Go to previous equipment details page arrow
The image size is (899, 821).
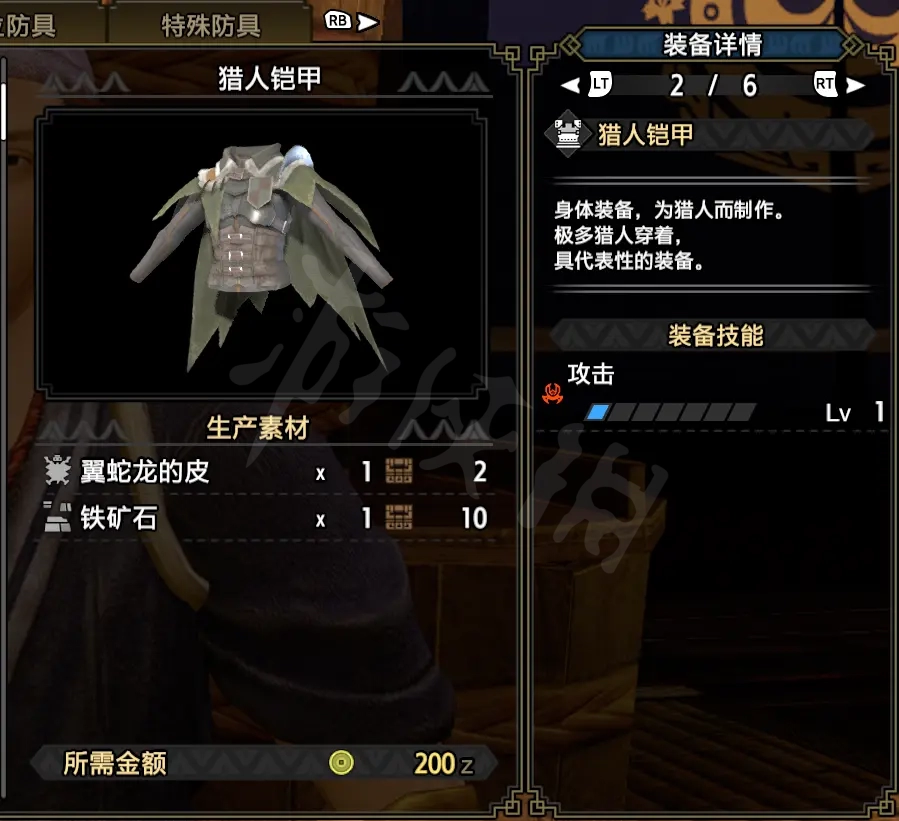(570, 86)
